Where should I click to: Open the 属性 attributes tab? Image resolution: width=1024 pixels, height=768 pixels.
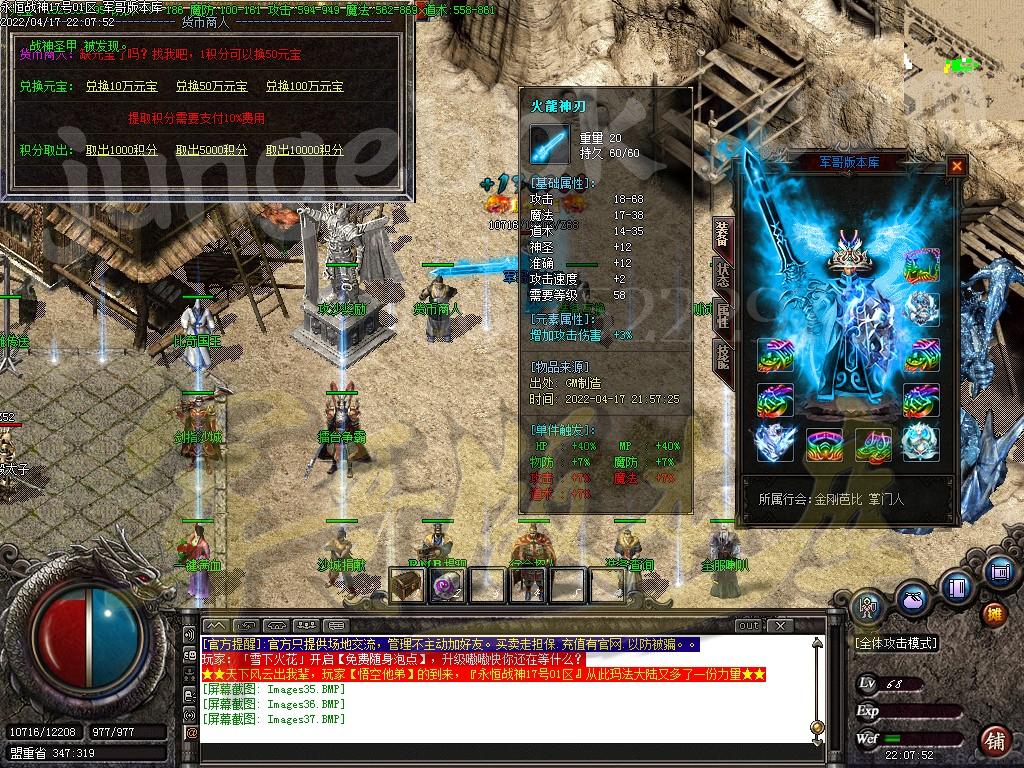tap(722, 317)
